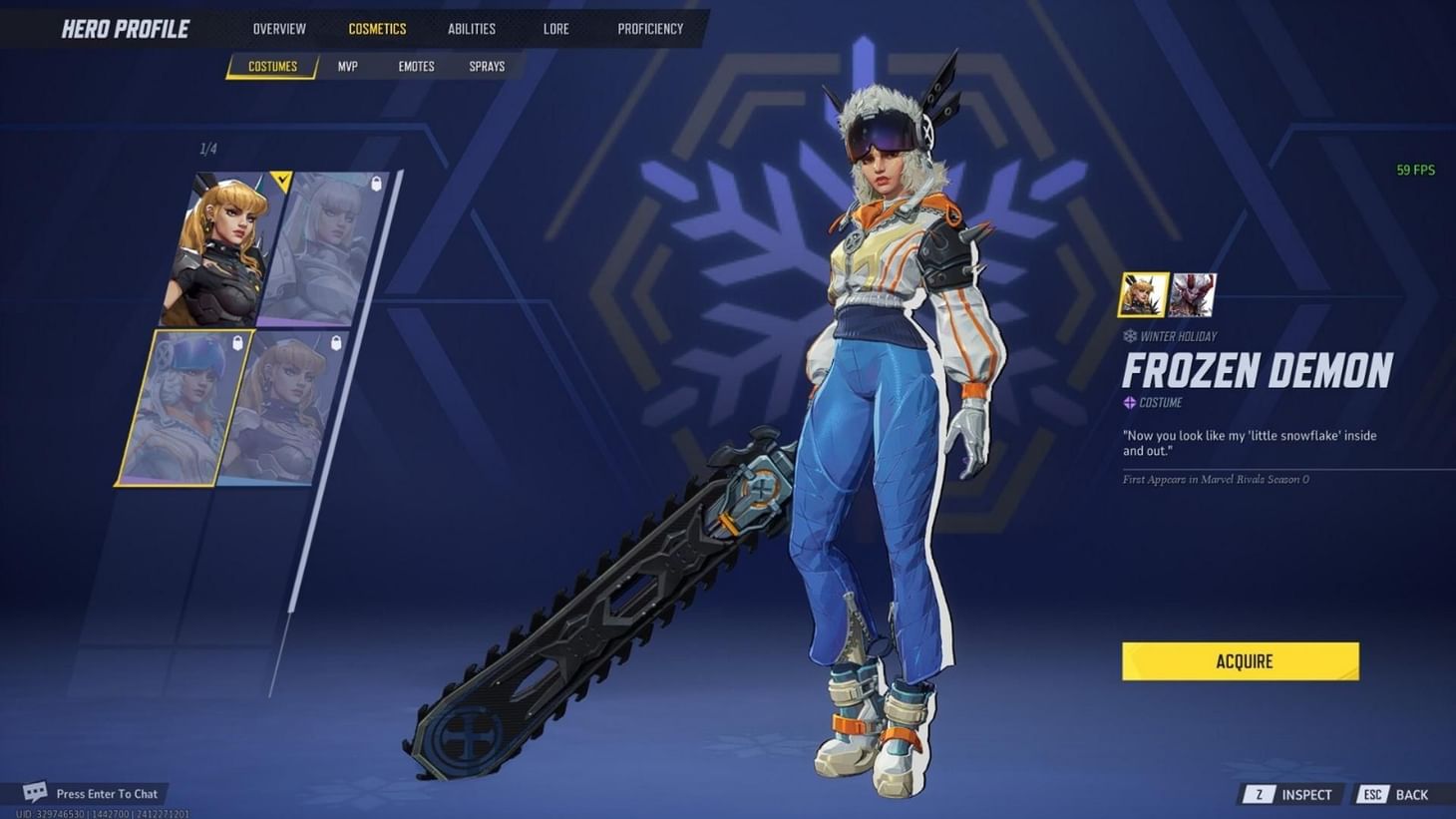Click the yellow checkmark on the equipped costume

(282, 180)
